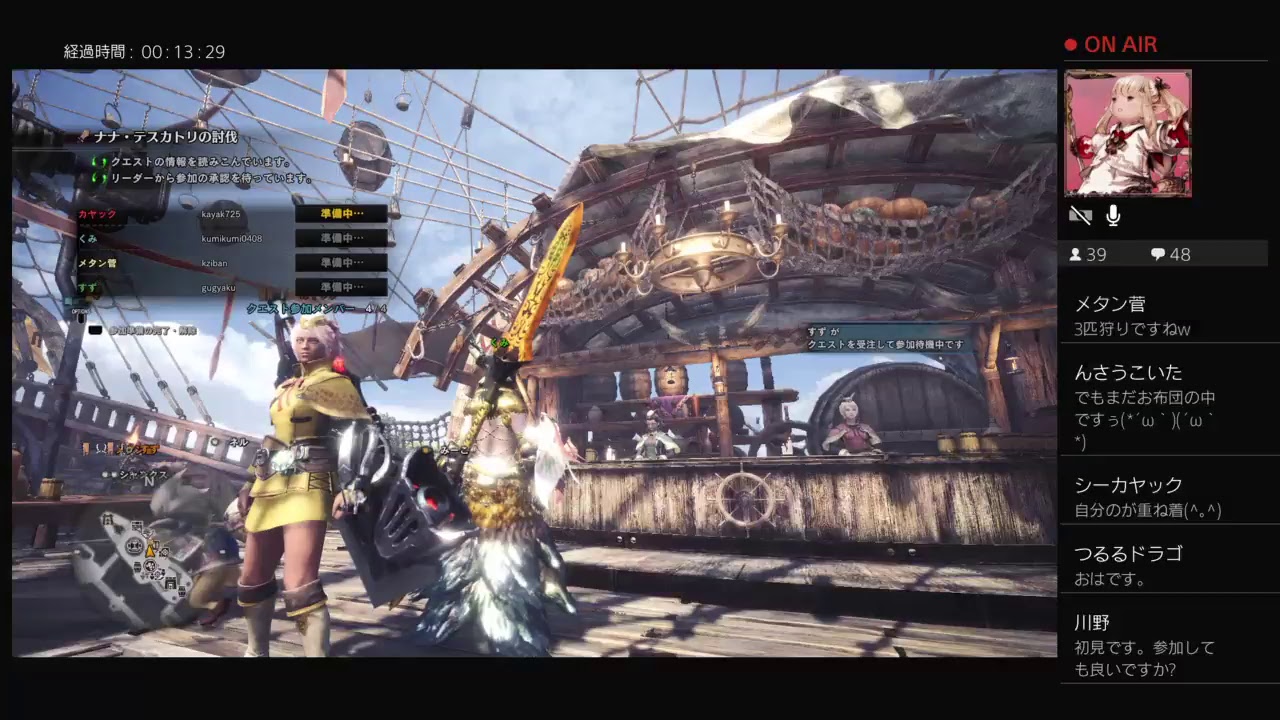Click the comment speech bubble icon
1280x720 pixels.
pyautogui.click(x=1156, y=254)
